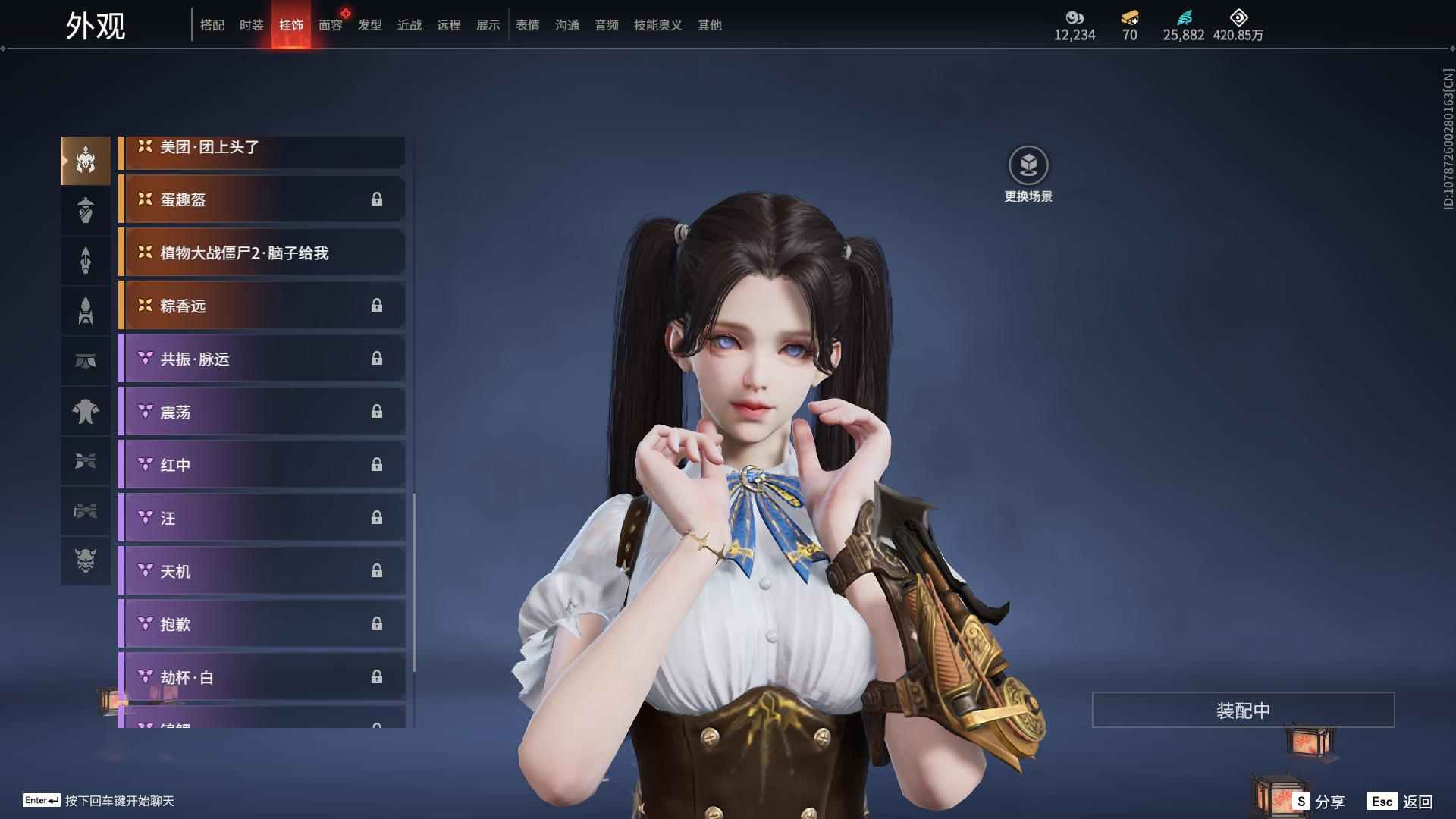1456x819 pixels.
Task: Switch to the 时装 tab
Action: click(251, 25)
